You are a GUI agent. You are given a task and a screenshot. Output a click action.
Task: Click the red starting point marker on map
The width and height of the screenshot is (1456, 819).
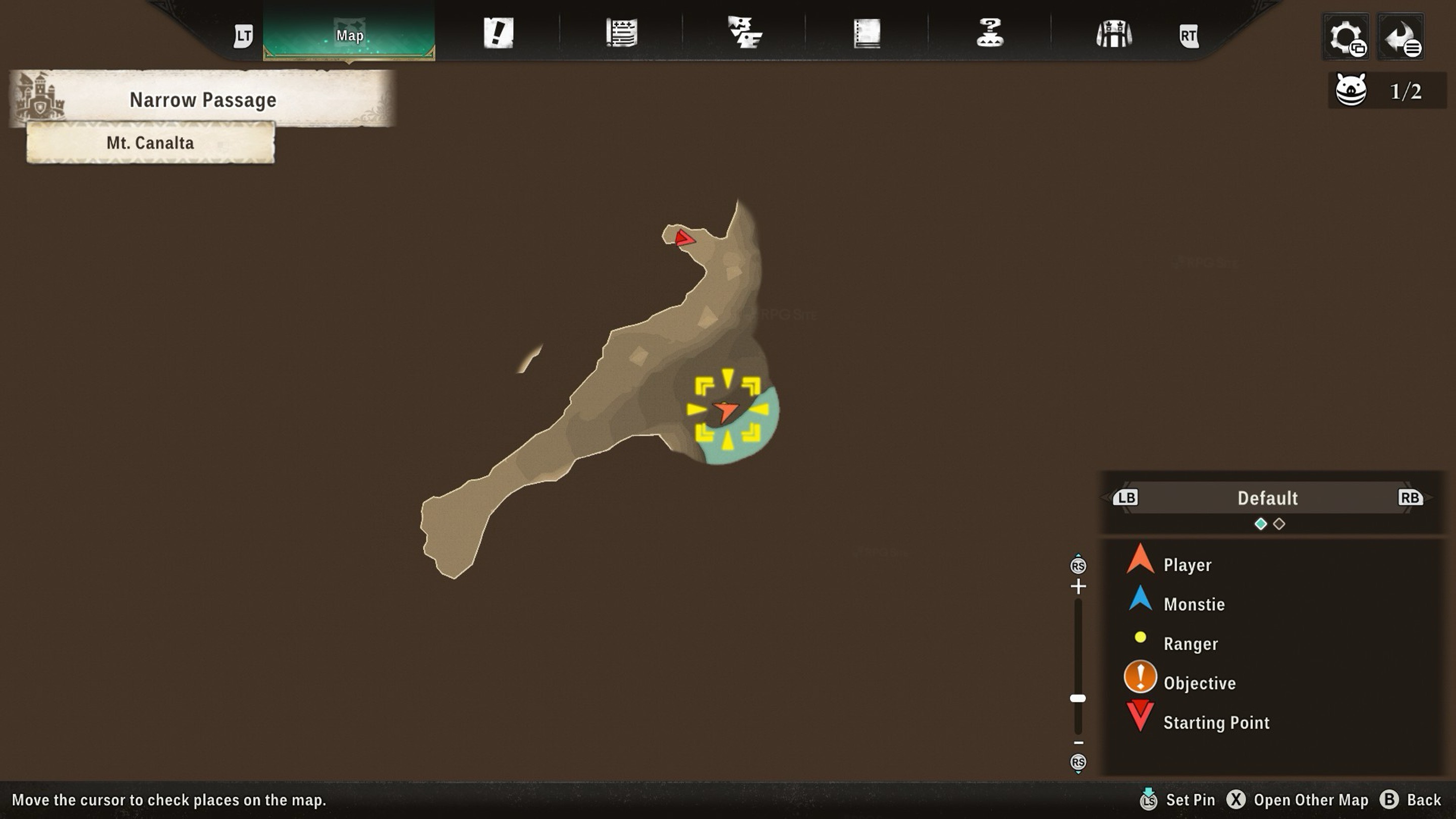coord(684,238)
